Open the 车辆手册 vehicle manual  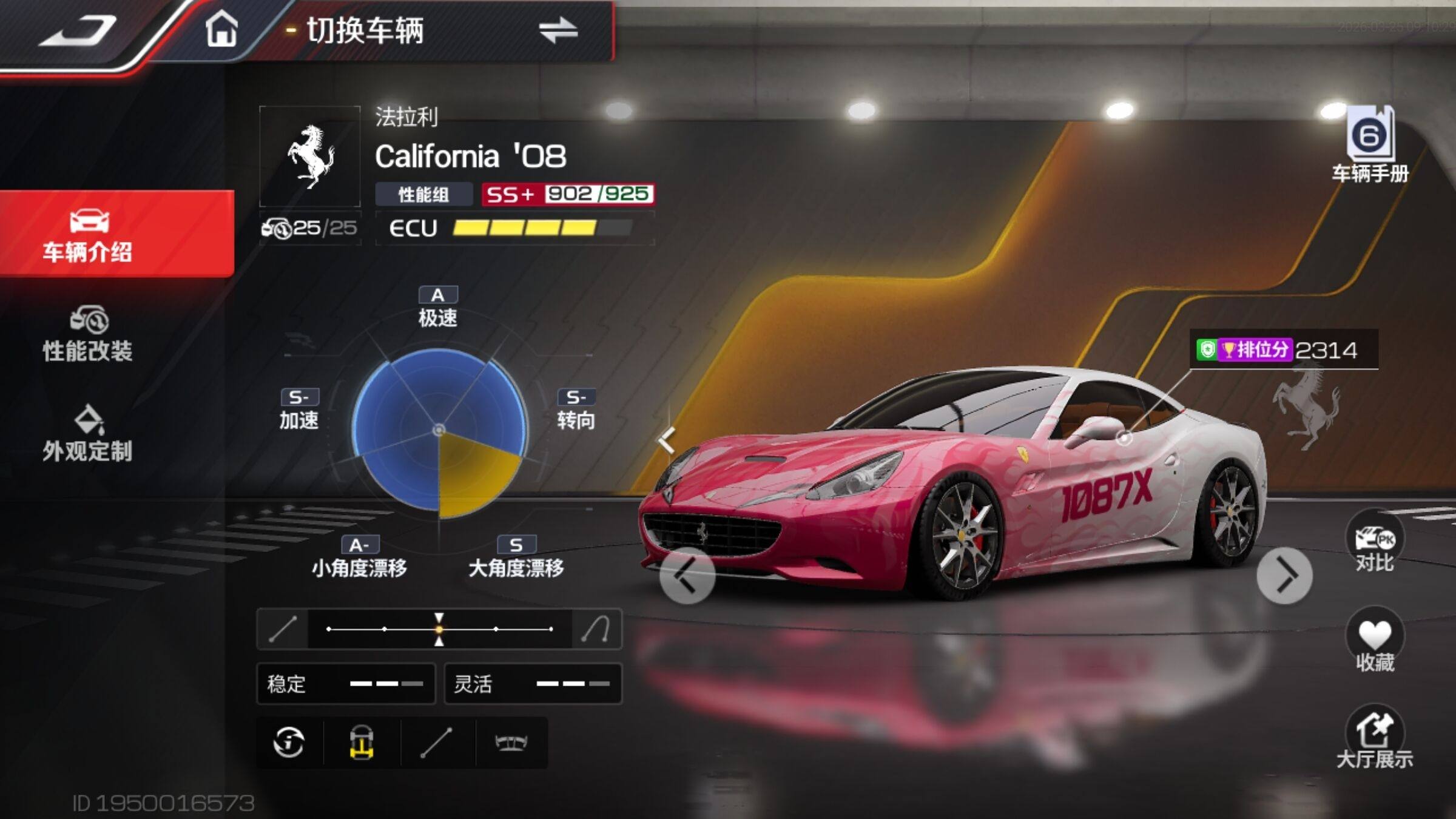1370,146
